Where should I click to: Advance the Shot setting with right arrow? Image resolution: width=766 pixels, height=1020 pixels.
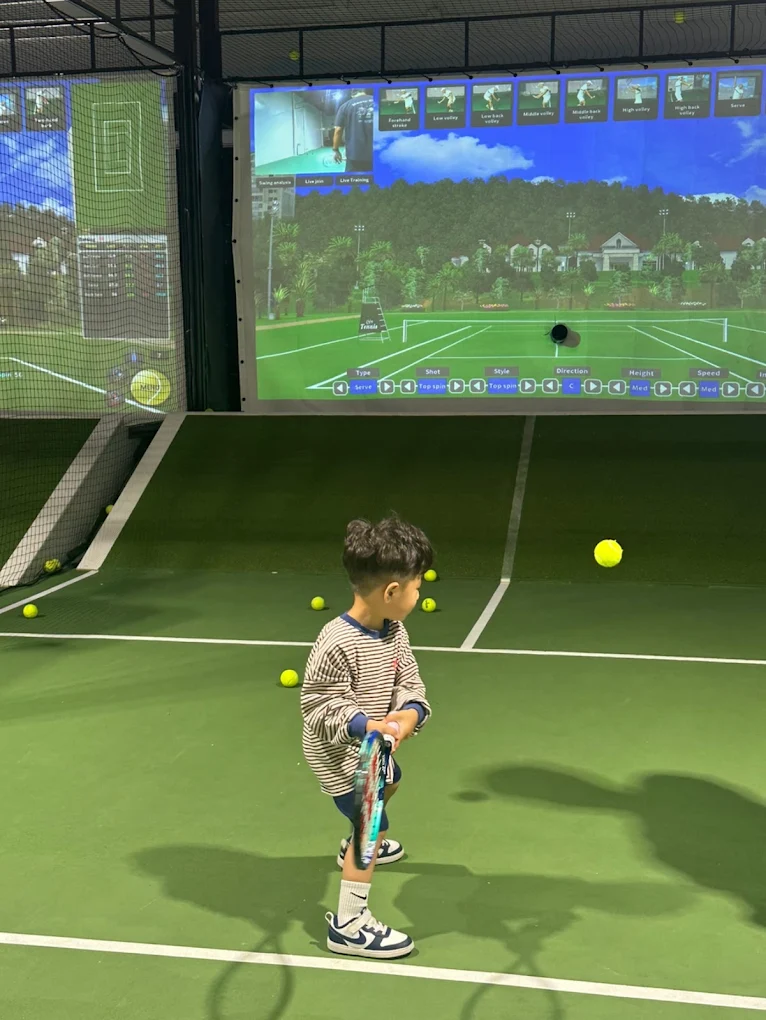pyautogui.click(x=457, y=386)
